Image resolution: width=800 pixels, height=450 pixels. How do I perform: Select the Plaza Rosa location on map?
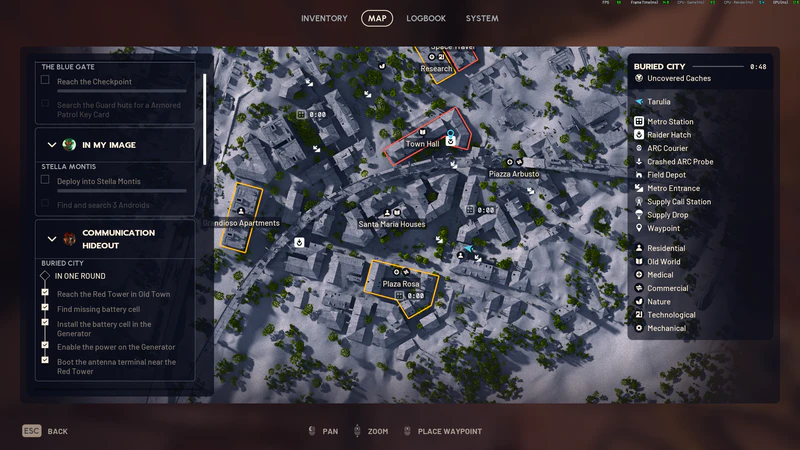click(x=400, y=284)
